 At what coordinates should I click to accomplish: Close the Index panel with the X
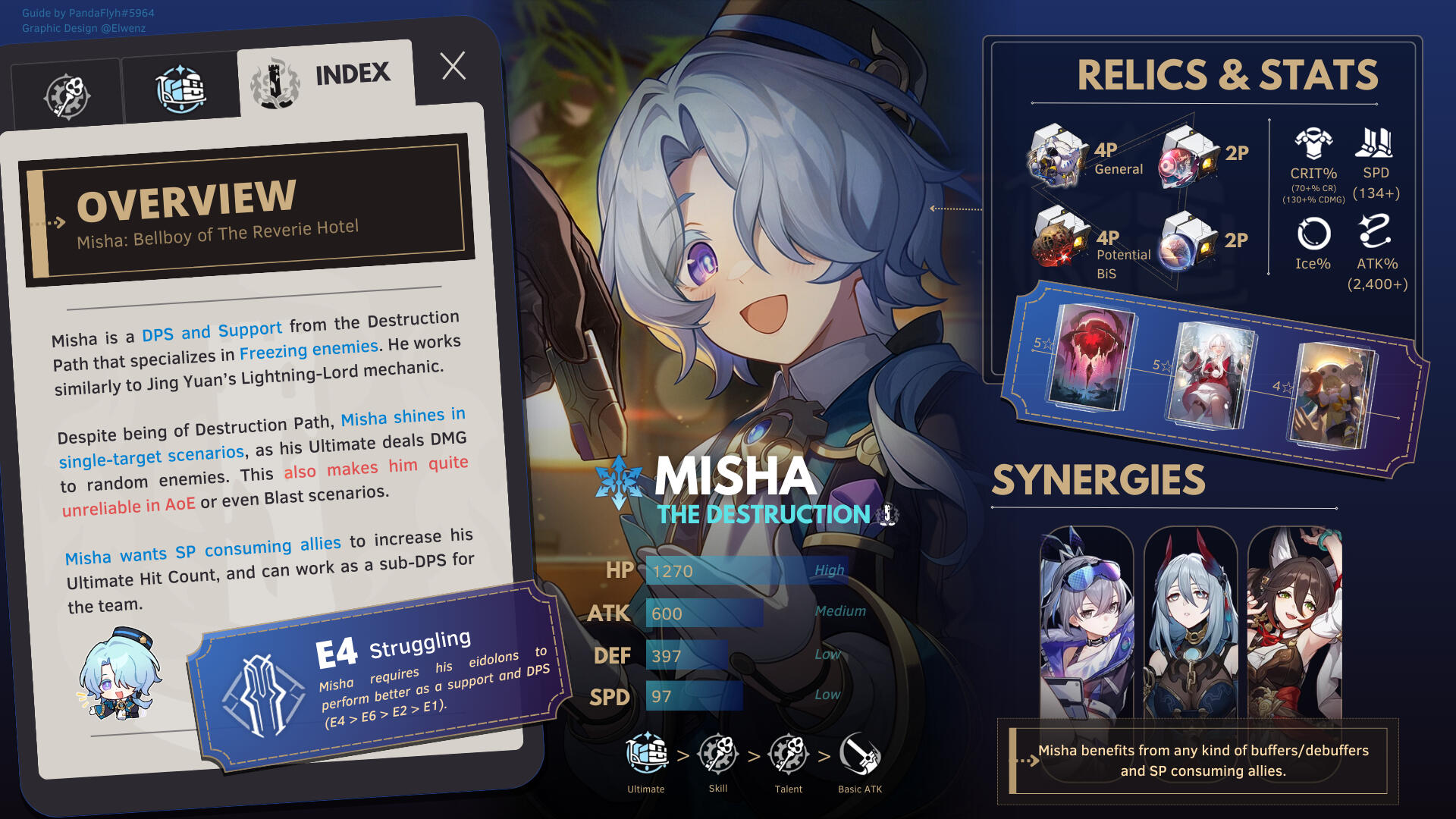tap(453, 67)
